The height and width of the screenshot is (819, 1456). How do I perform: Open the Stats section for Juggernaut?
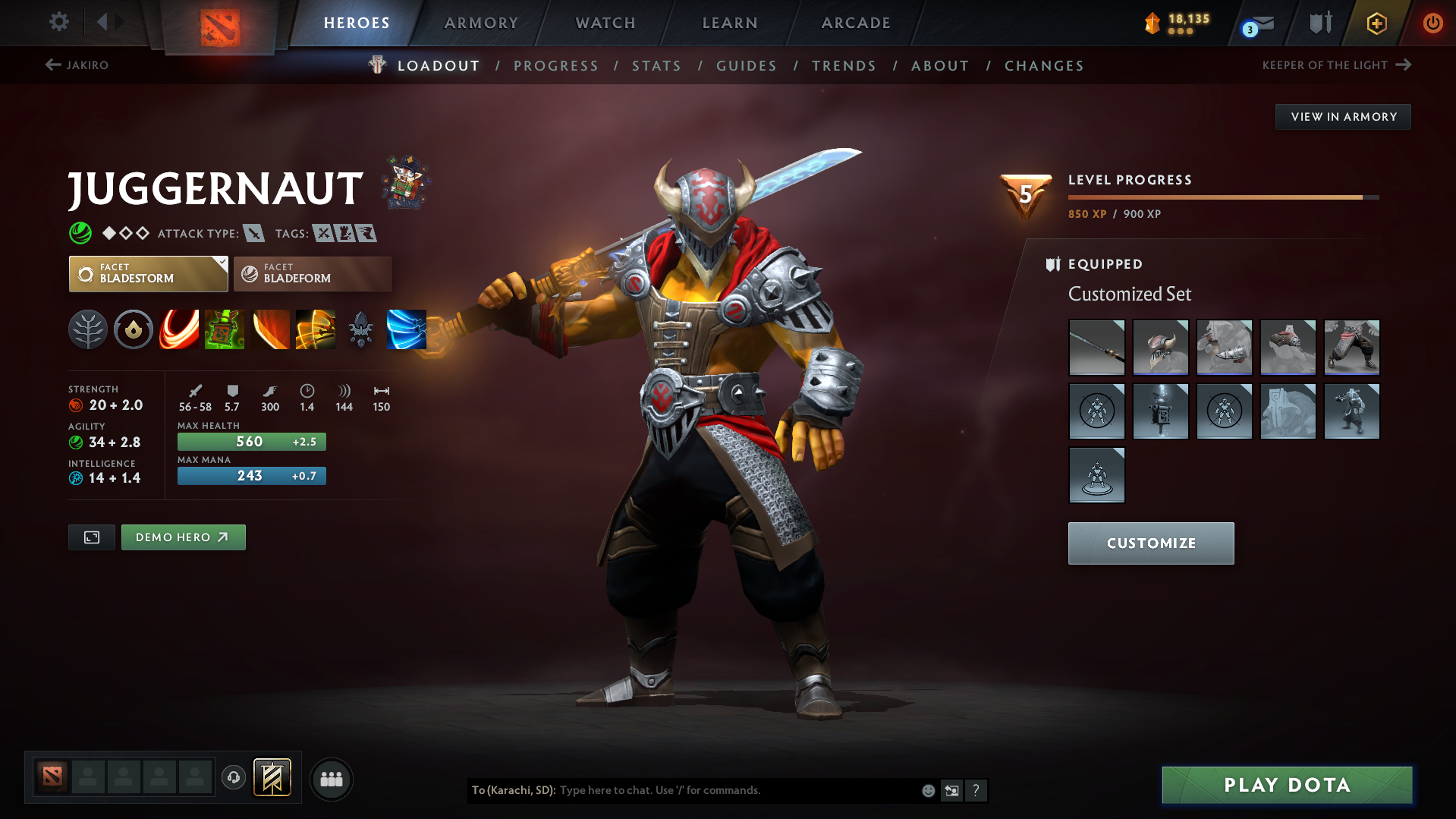[x=656, y=66]
